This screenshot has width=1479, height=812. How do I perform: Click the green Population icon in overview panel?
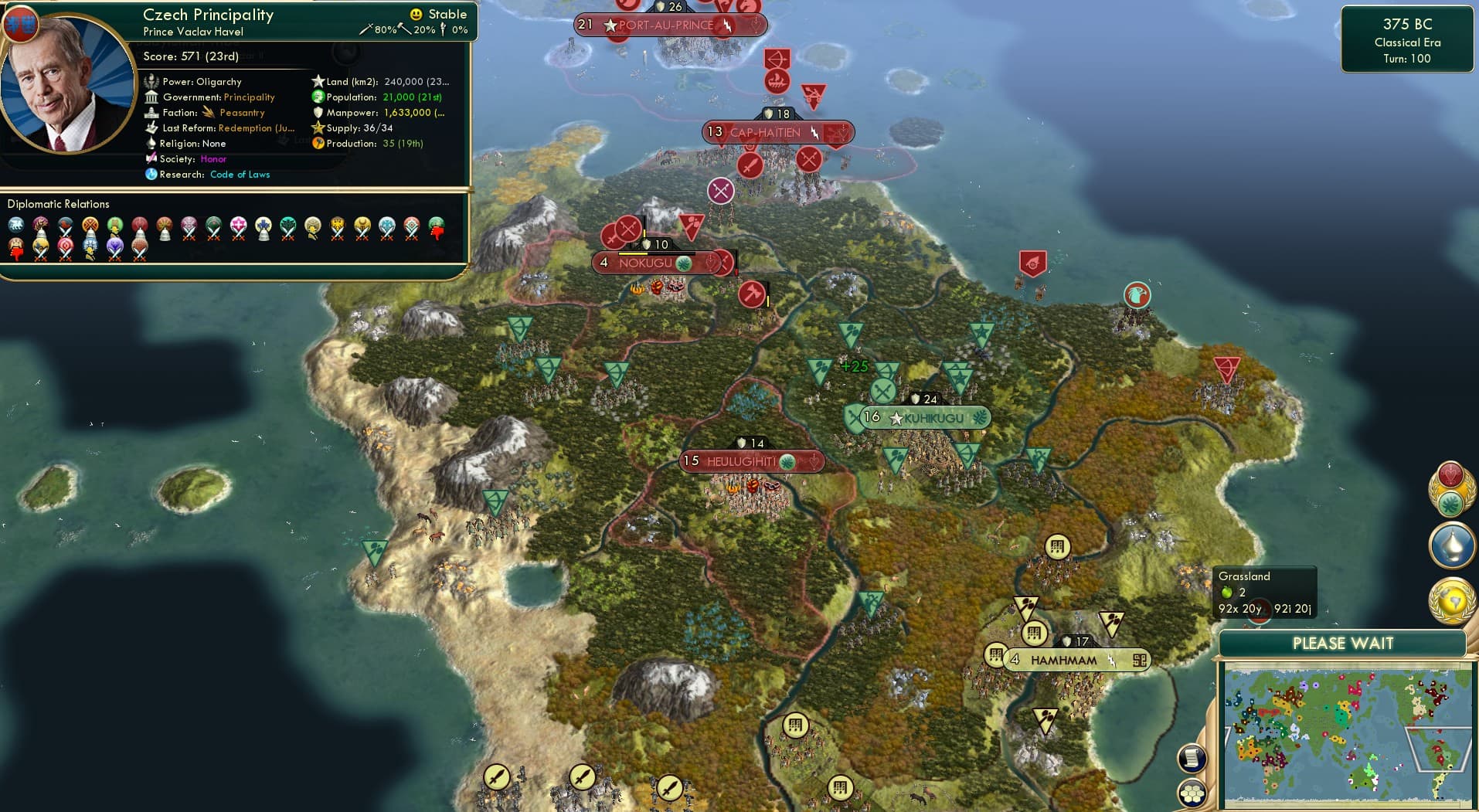[x=316, y=97]
